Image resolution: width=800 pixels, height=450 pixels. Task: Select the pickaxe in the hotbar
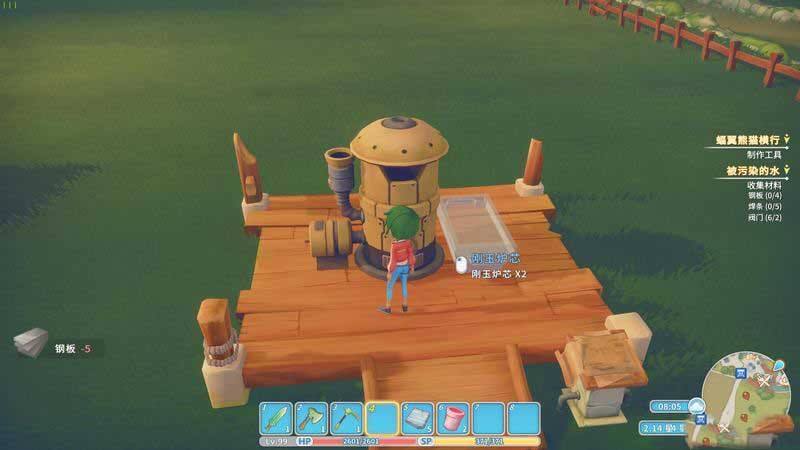347,417
